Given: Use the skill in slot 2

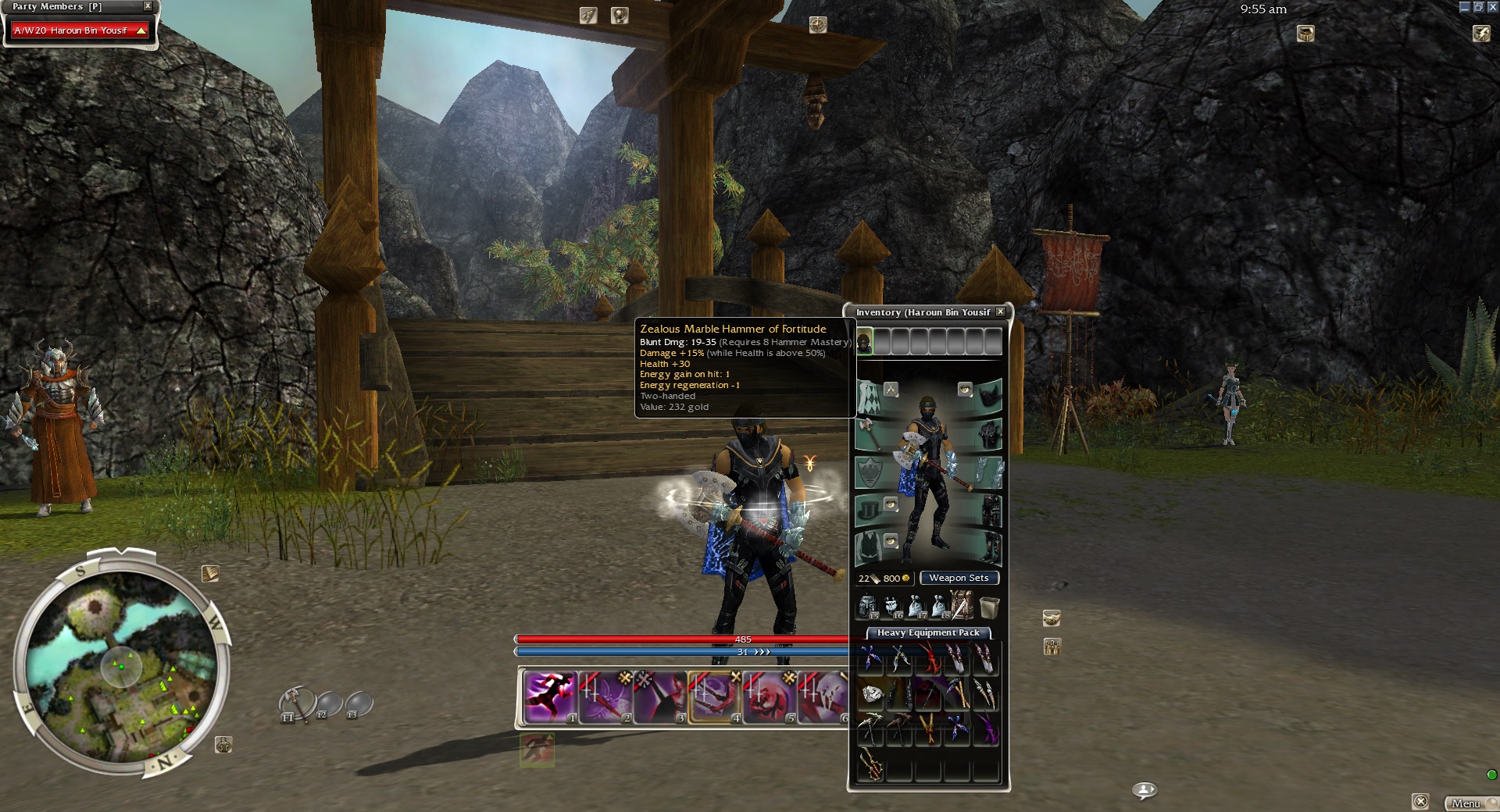Looking at the screenshot, I should (x=605, y=696).
